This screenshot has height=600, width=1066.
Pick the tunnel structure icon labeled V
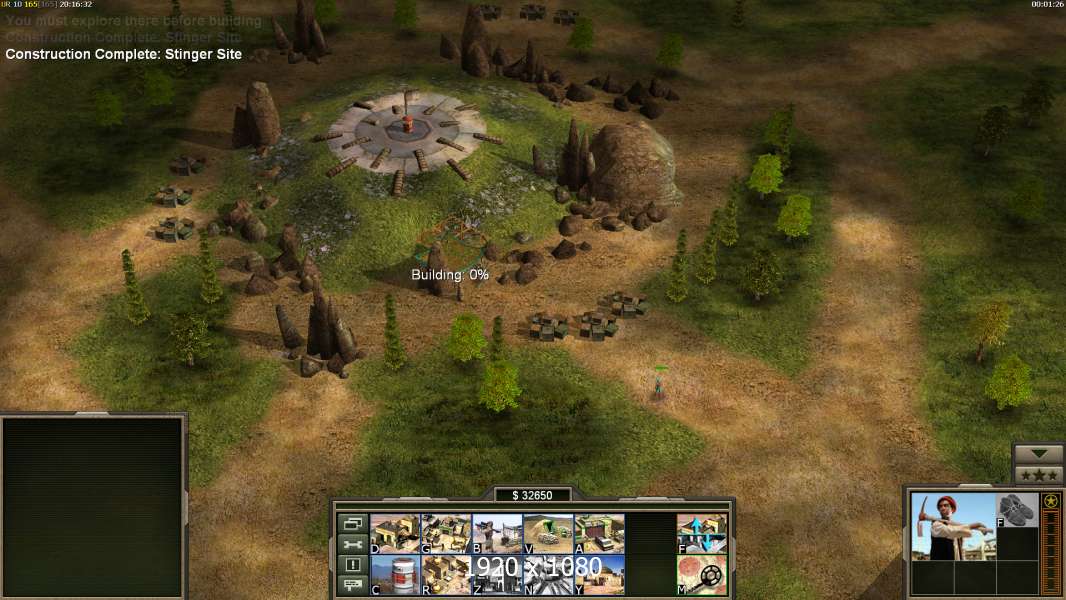click(548, 534)
